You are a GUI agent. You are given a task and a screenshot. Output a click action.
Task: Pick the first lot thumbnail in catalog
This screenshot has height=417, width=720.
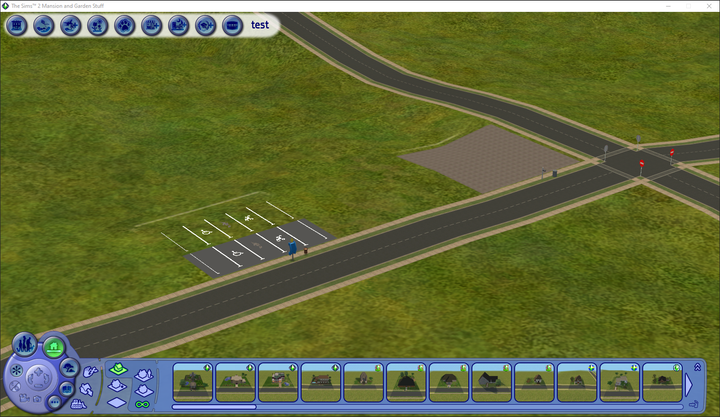(x=192, y=382)
